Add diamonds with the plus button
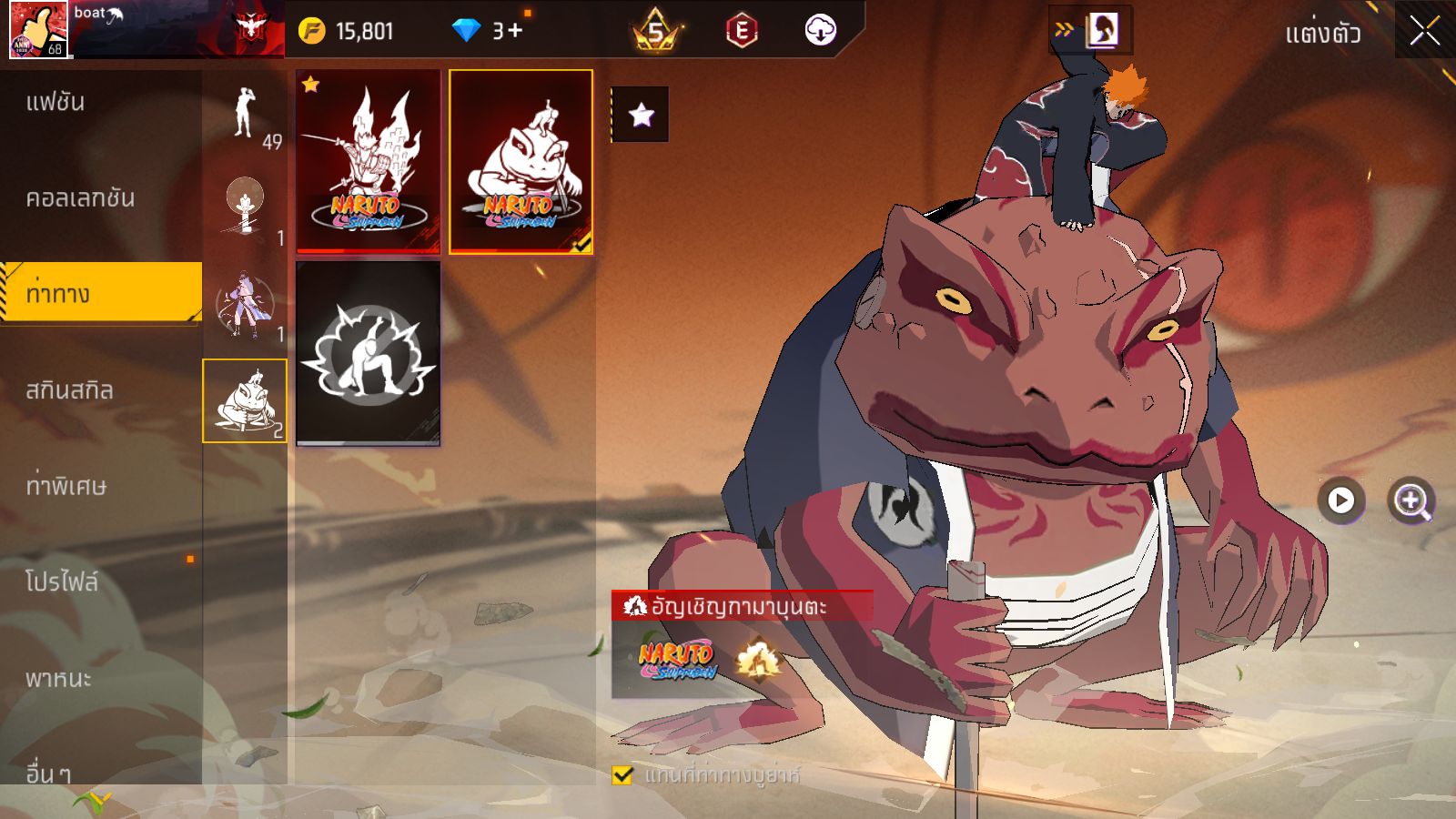The width and height of the screenshot is (1456, 819). coord(515,31)
